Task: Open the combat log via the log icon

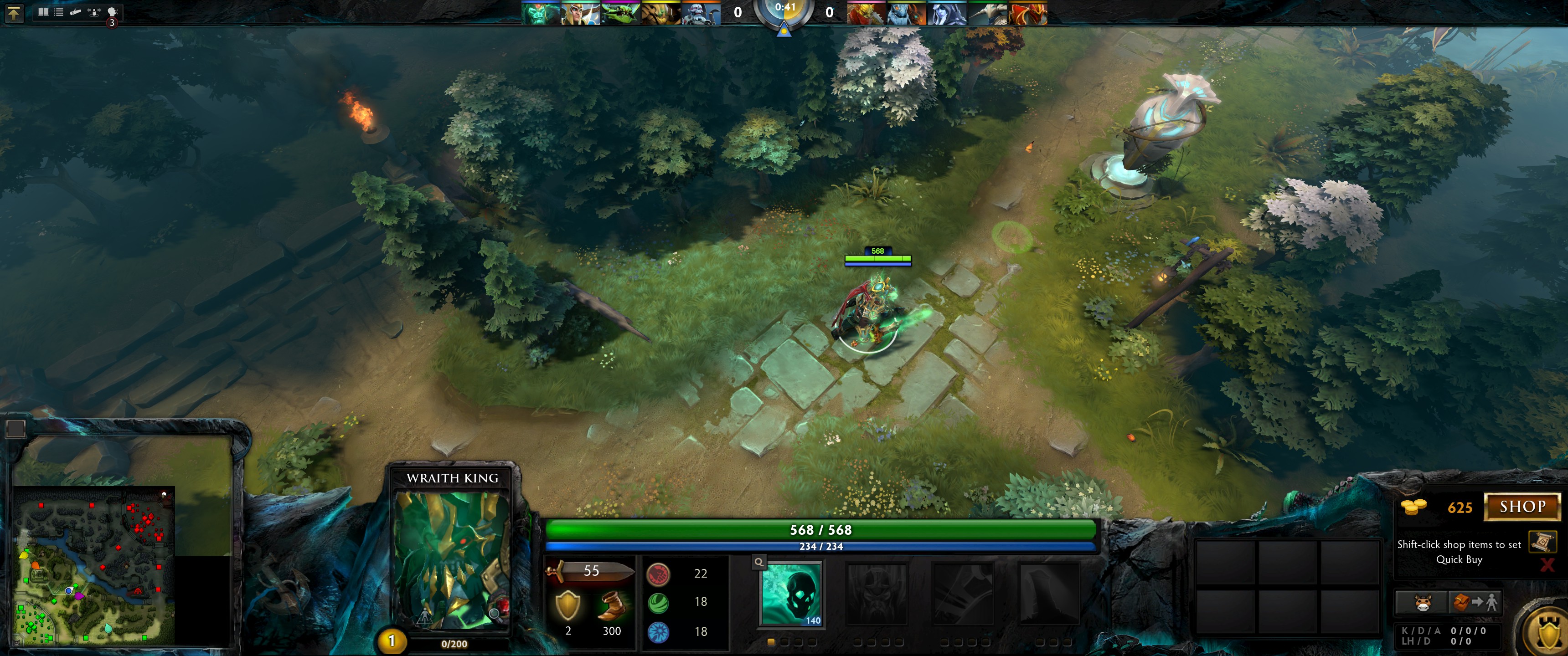Action: [76, 11]
